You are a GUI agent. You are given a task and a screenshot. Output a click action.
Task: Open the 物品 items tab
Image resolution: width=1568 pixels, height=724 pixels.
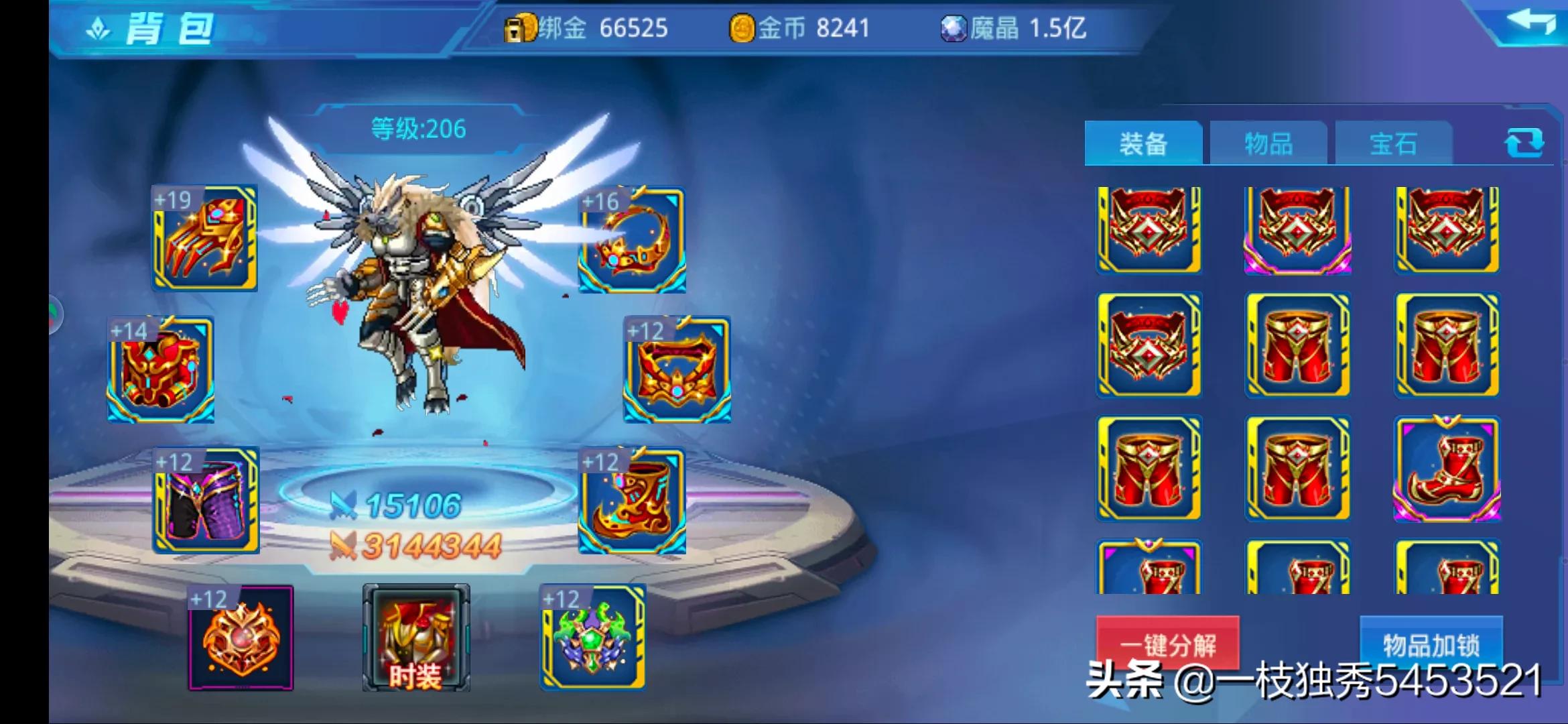click(x=1268, y=143)
